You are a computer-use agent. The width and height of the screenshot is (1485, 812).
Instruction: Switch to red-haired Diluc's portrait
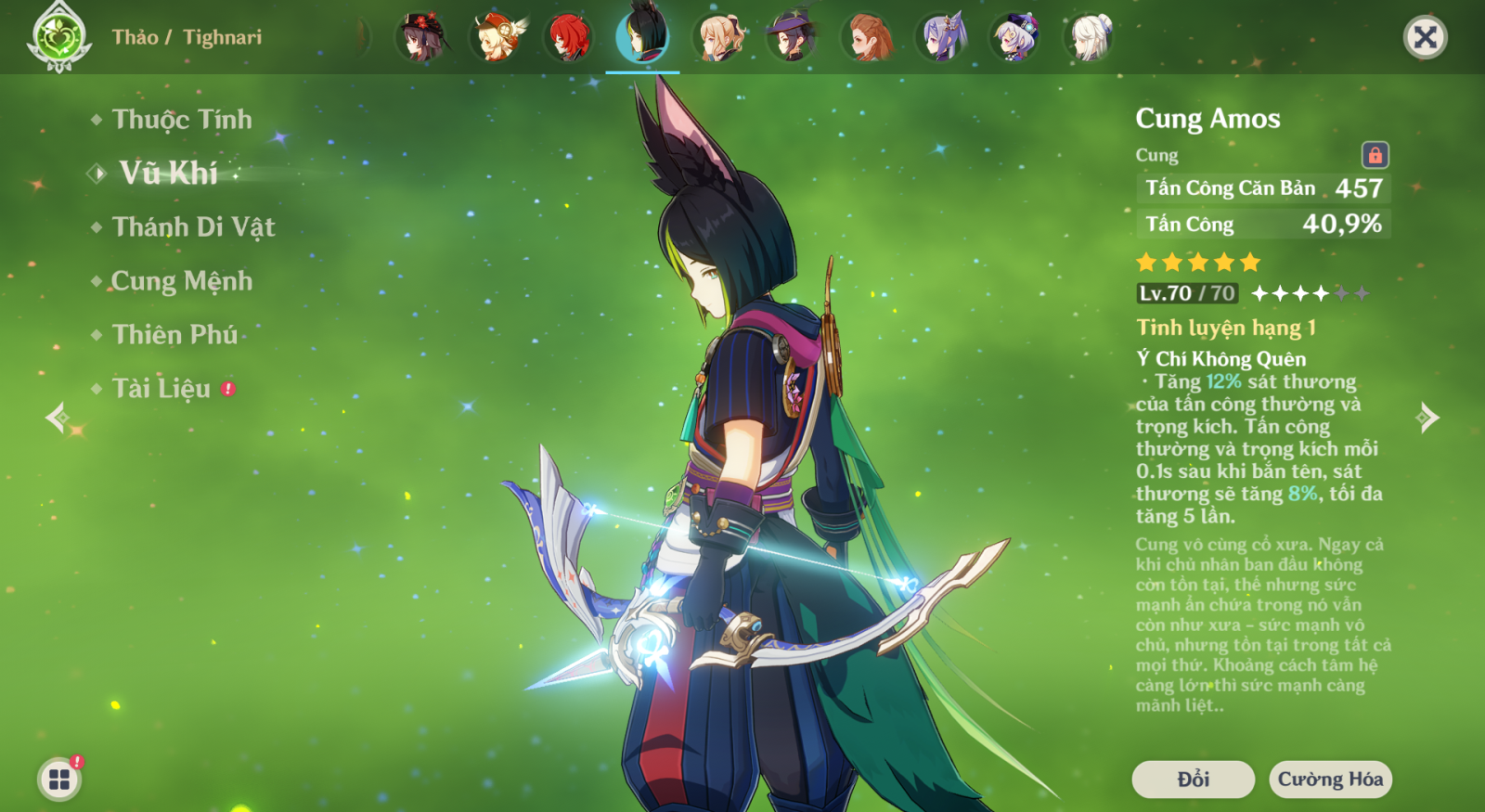coord(569,38)
